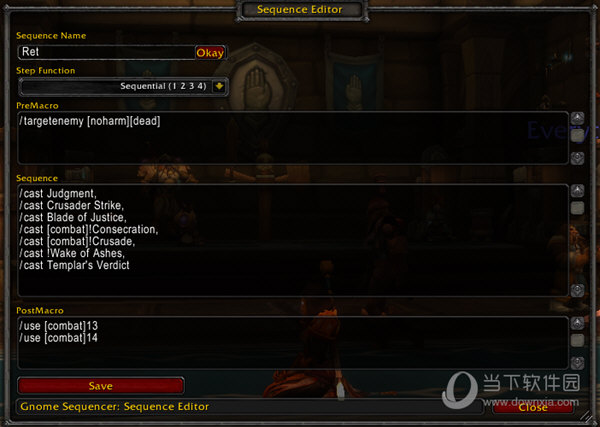
Task: Close the Sequence Editor window
Action: tap(533, 407)
